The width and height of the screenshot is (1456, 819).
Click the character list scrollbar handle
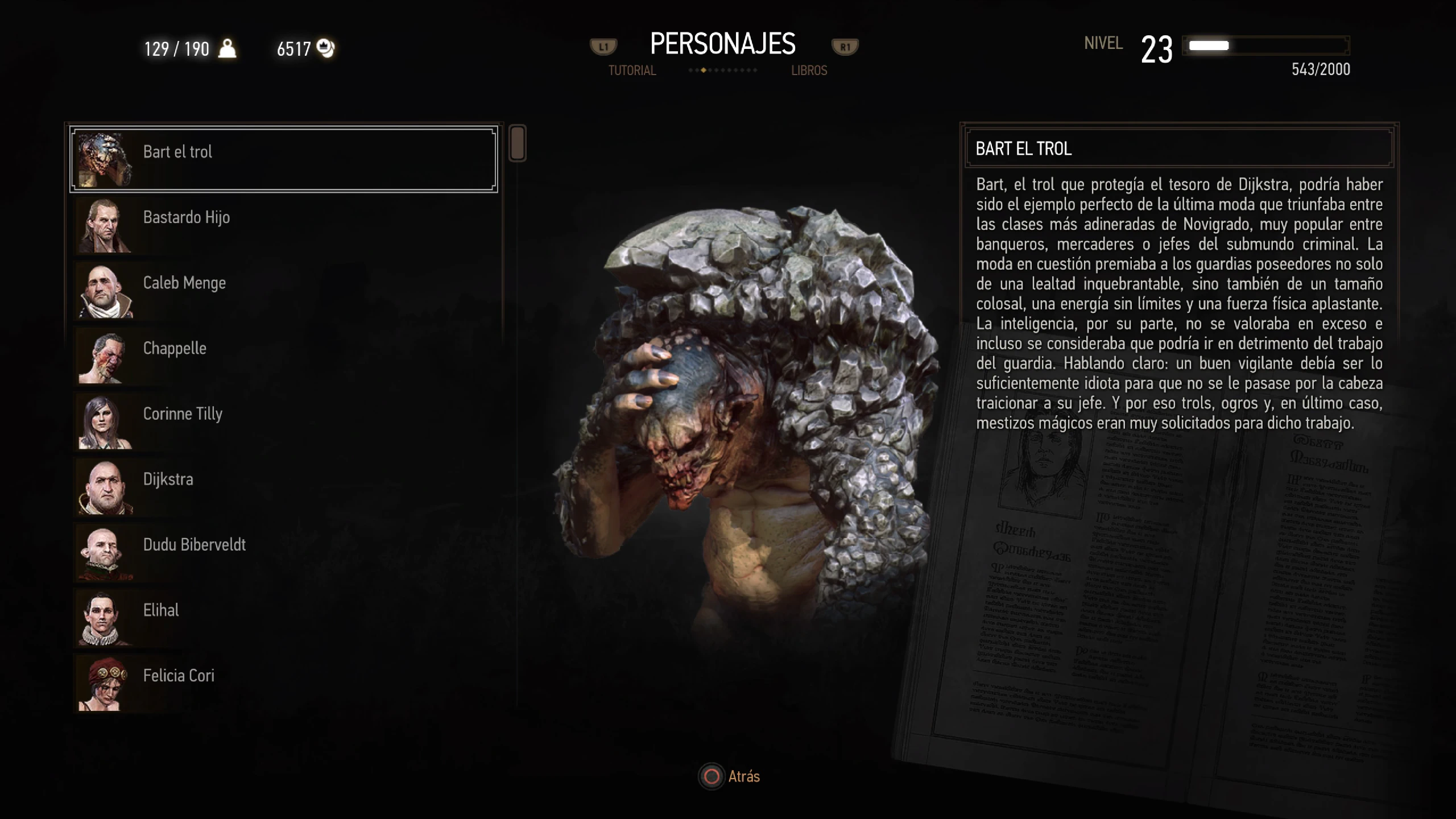click(x=517, y=143)
